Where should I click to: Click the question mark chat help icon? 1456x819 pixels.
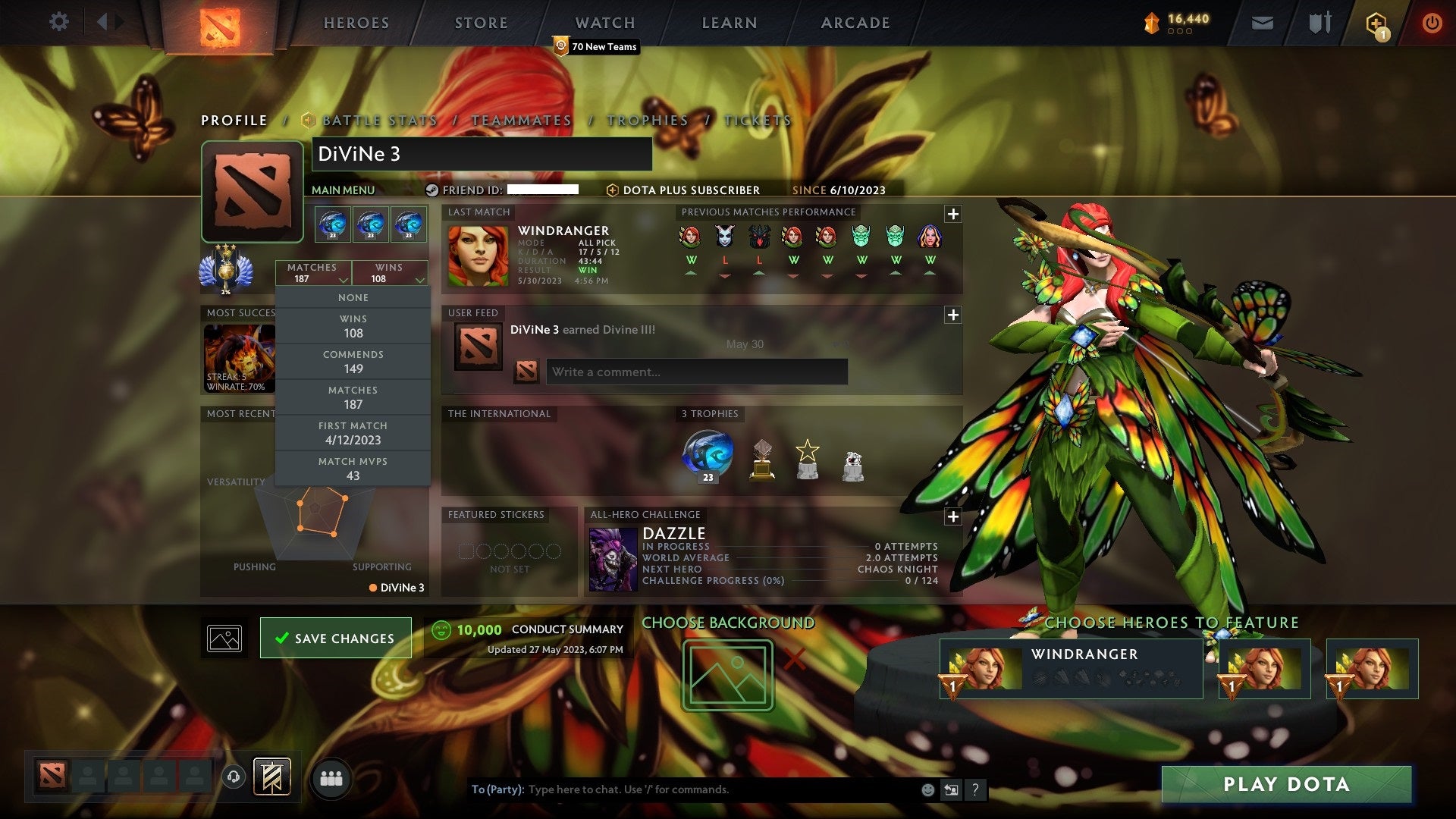tap(975, 789)
